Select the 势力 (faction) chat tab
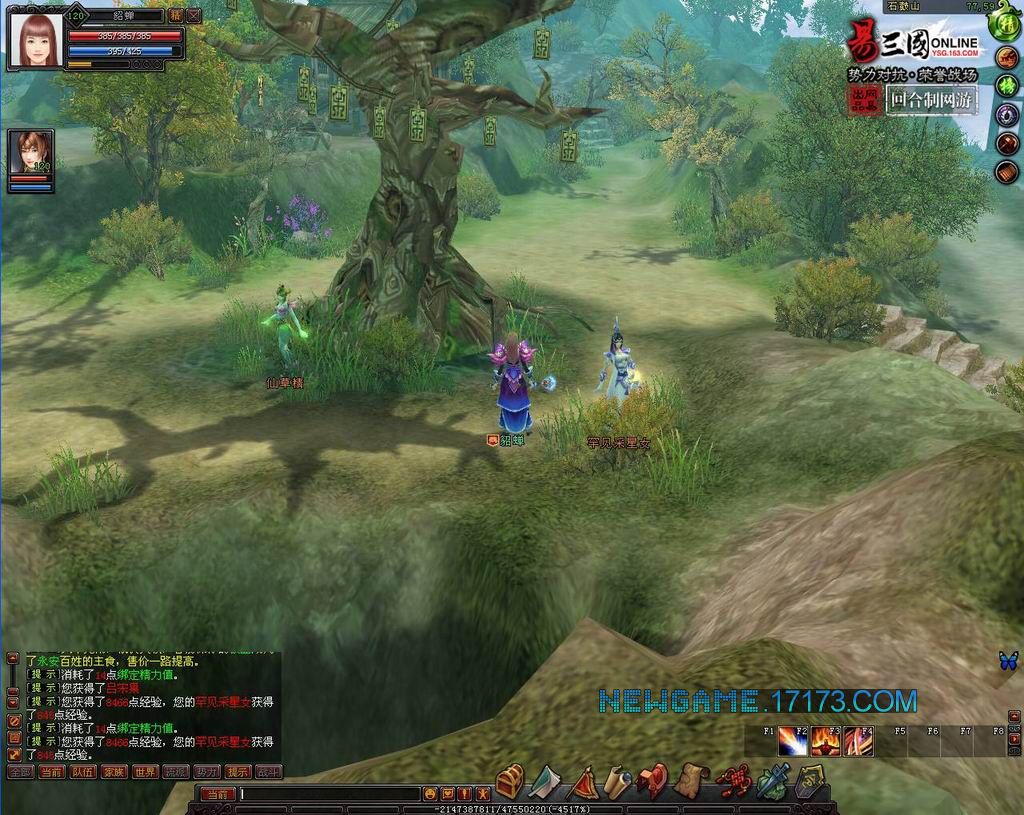Screen dimensions: 1024x815 pos(207,772)
